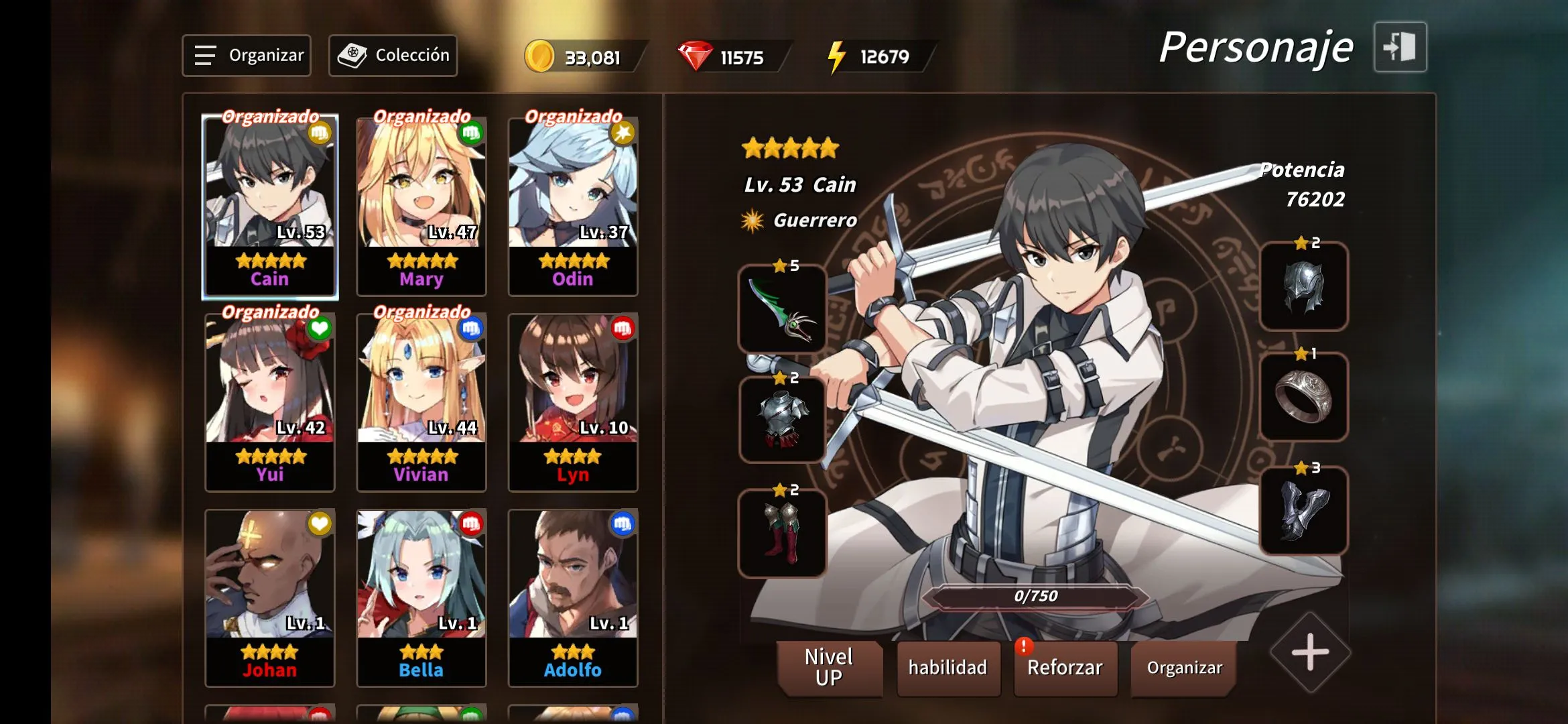
Task: Exit the Personaje screen via door icon
Action: click(x=1400, y=47)
